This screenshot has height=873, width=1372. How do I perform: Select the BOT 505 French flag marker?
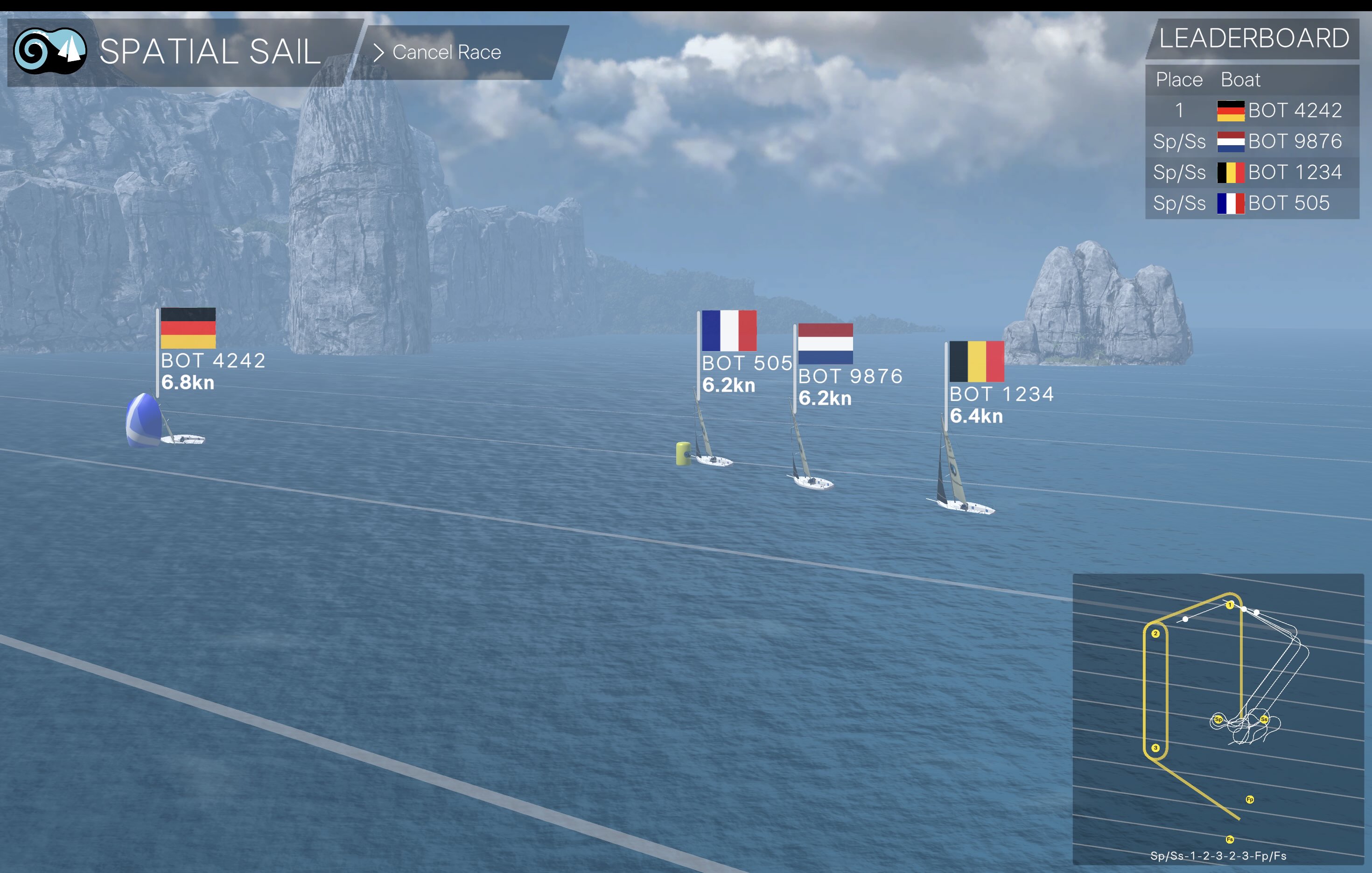tap(729, 331)
